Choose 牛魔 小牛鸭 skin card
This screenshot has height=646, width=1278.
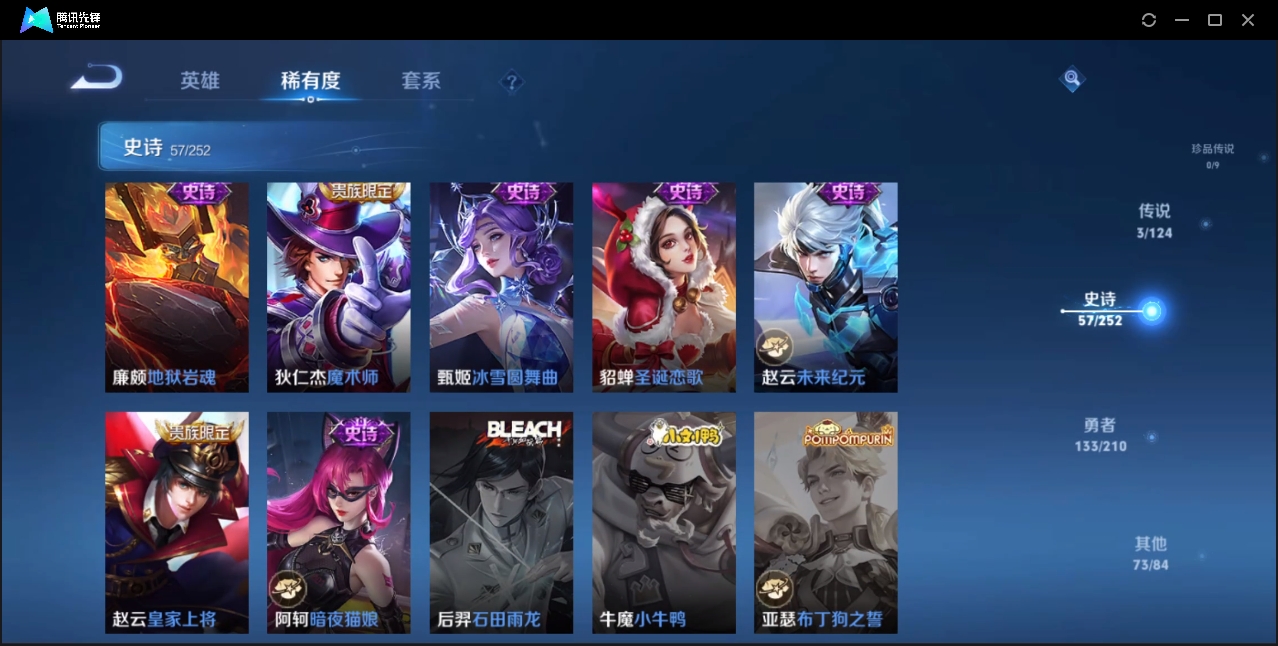pyautogui.click(x=663, y=522)
